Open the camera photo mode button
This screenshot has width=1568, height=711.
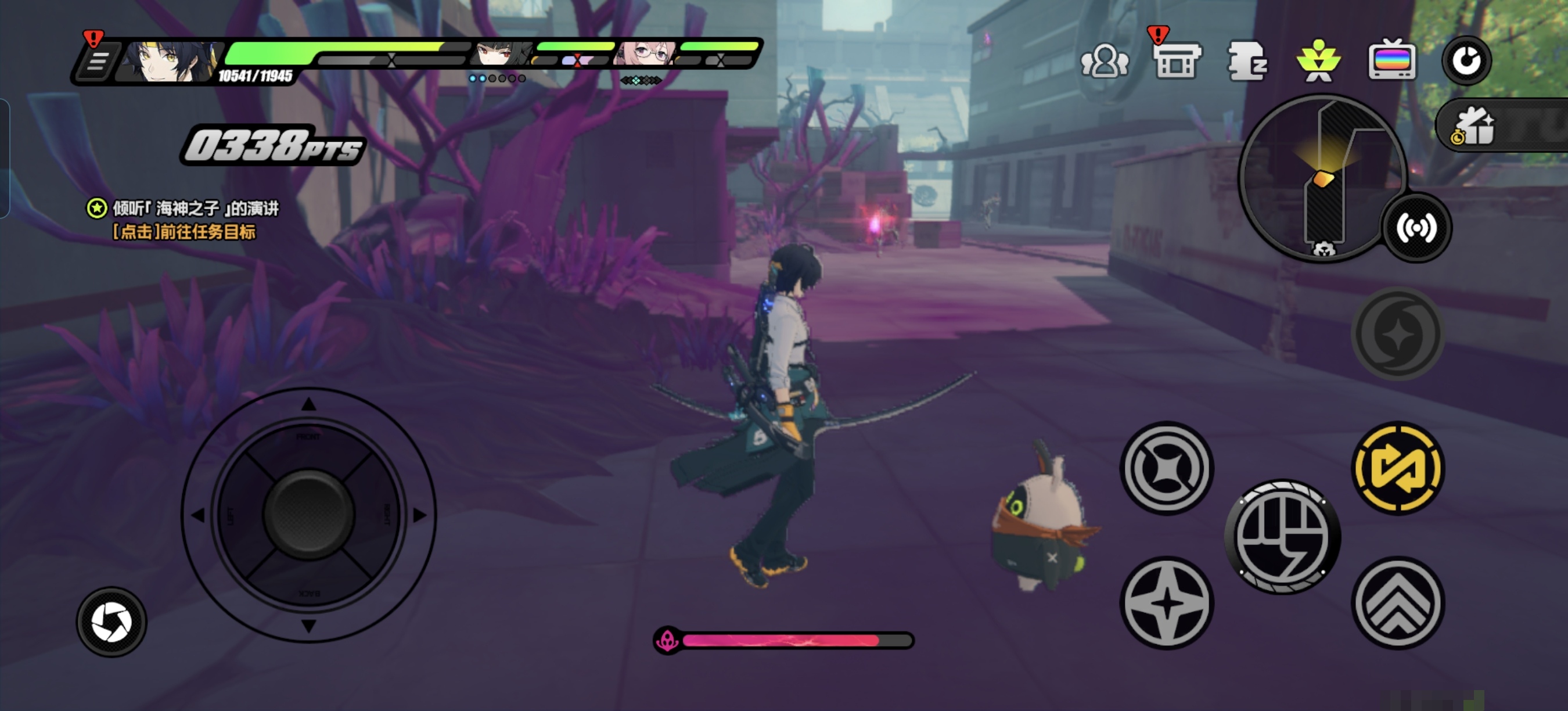[x=112, y=622]
